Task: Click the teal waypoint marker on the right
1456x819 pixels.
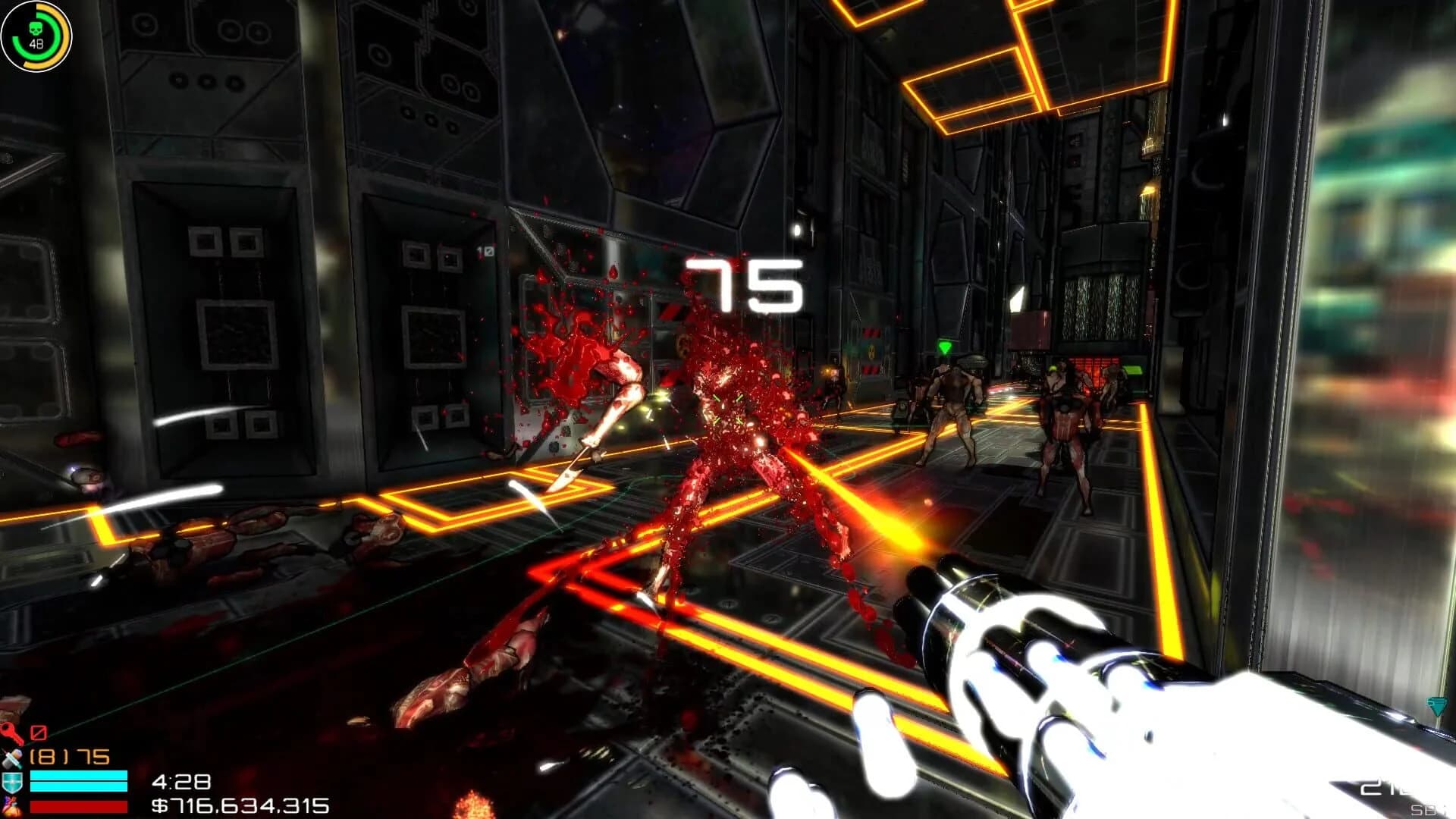Action: (x=1438, y=705)
